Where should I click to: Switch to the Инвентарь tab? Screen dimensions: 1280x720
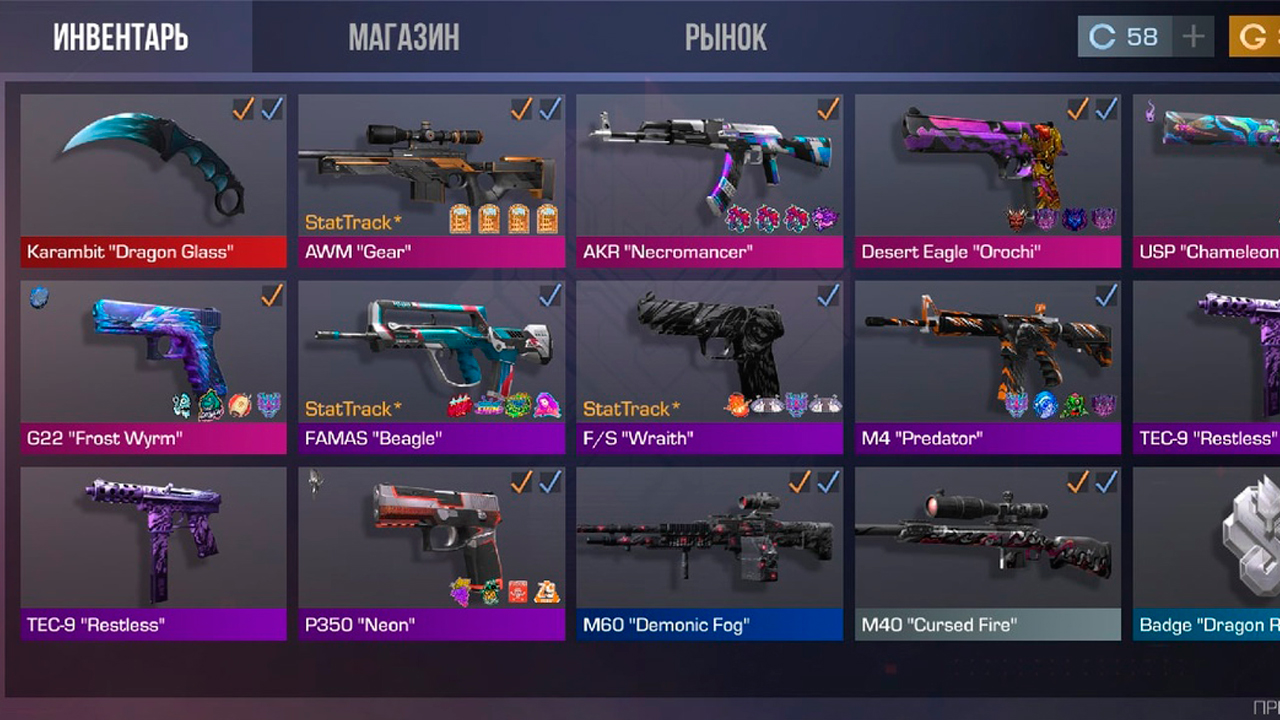121,37
